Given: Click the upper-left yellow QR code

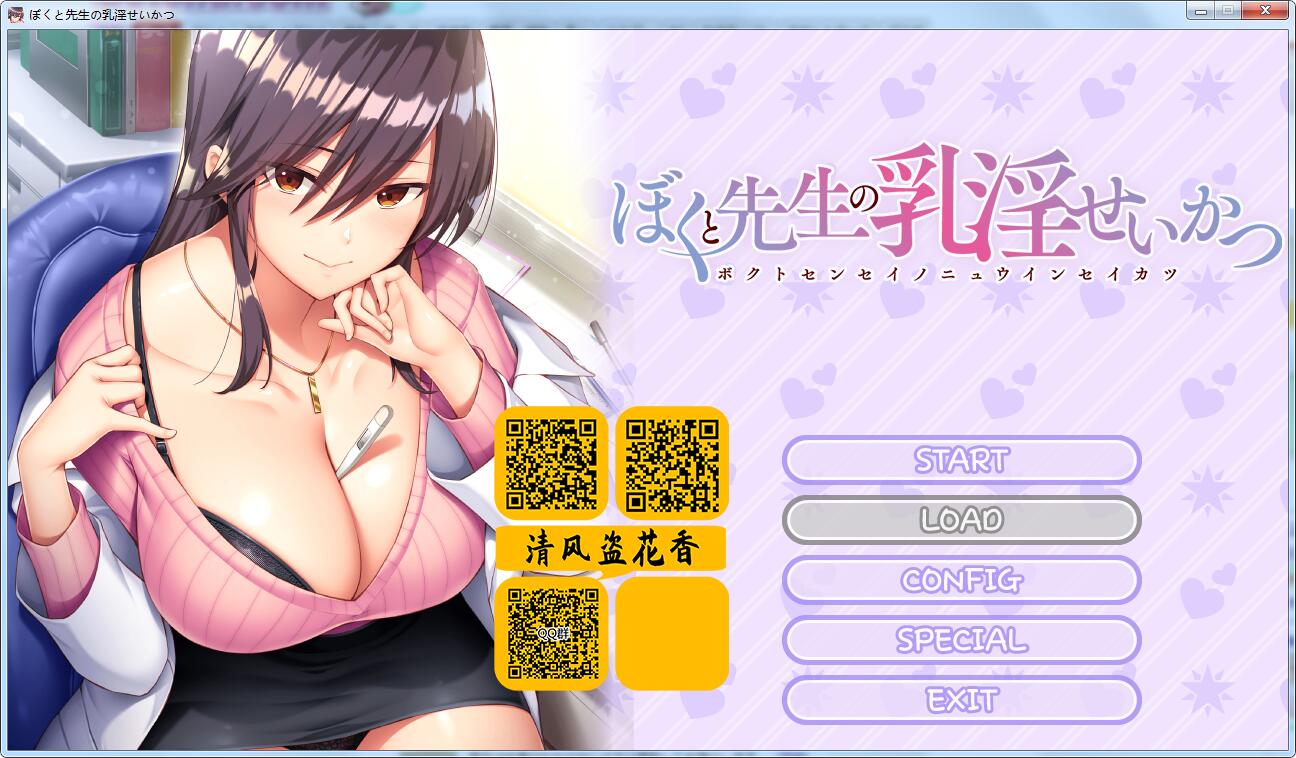Looking at the screenshot, I should (x=551, y=463).
